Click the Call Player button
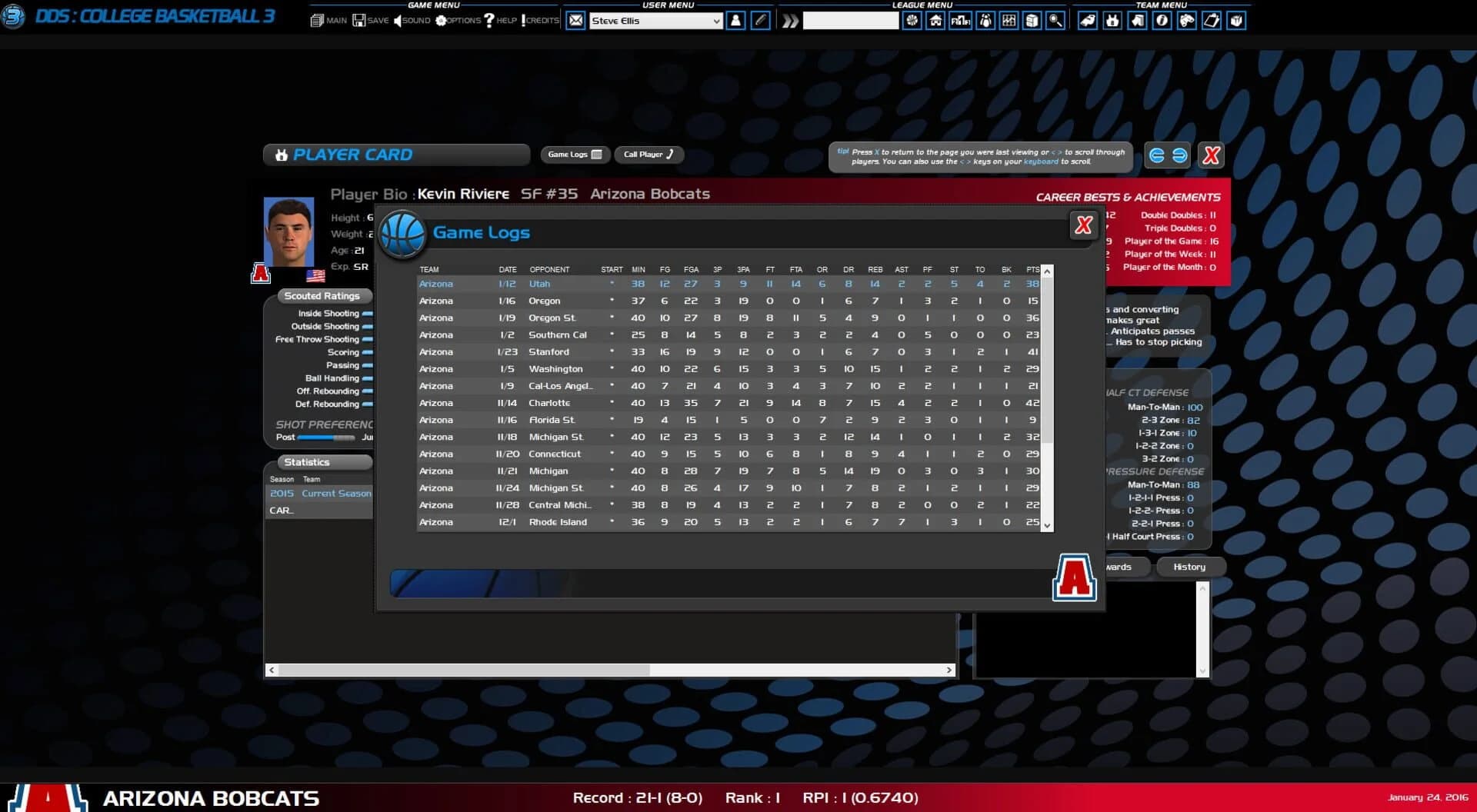The height and width of the screenshot is (812, 1477). 648,155
